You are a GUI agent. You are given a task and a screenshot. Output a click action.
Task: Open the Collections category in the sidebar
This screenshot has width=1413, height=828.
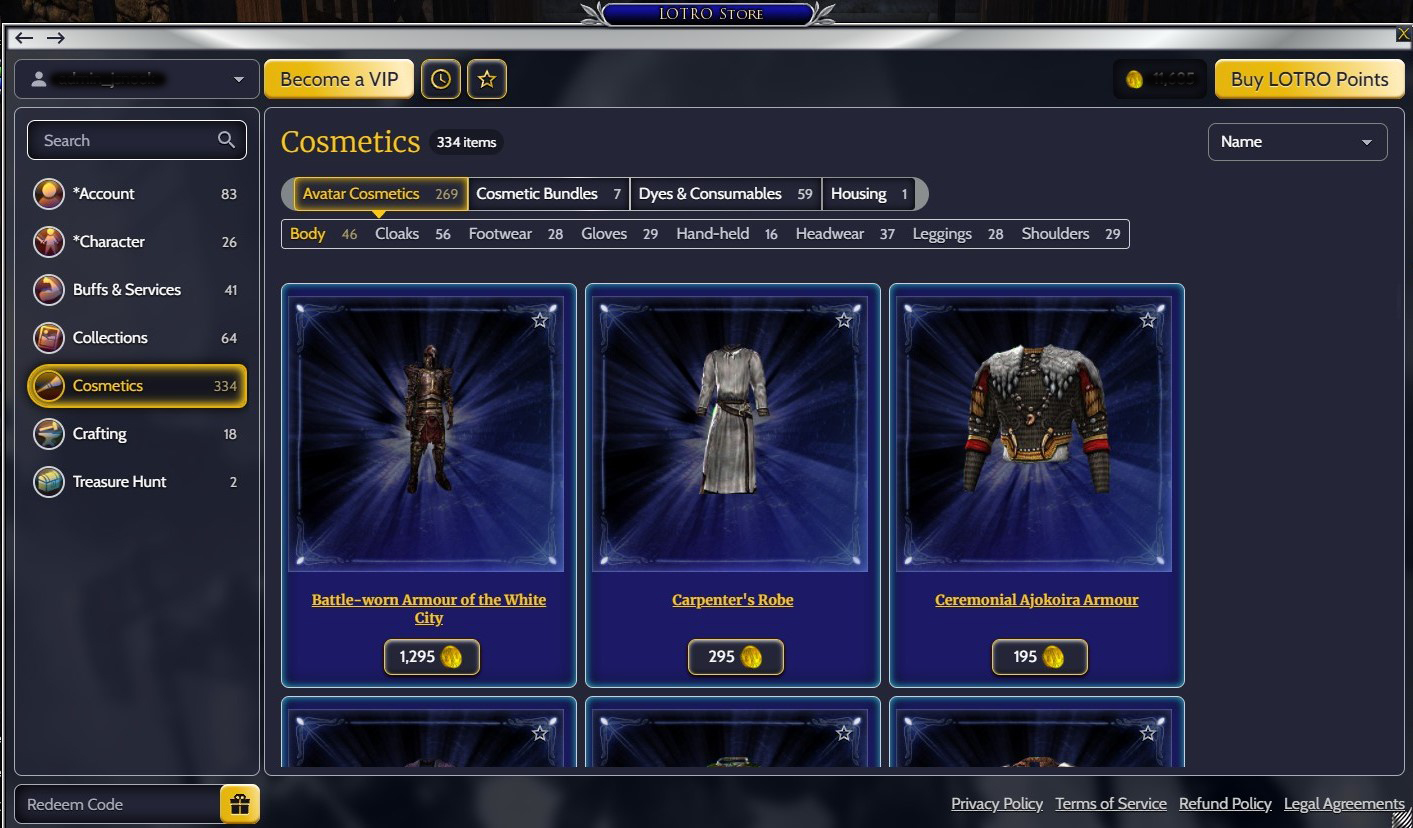(109, 337)
